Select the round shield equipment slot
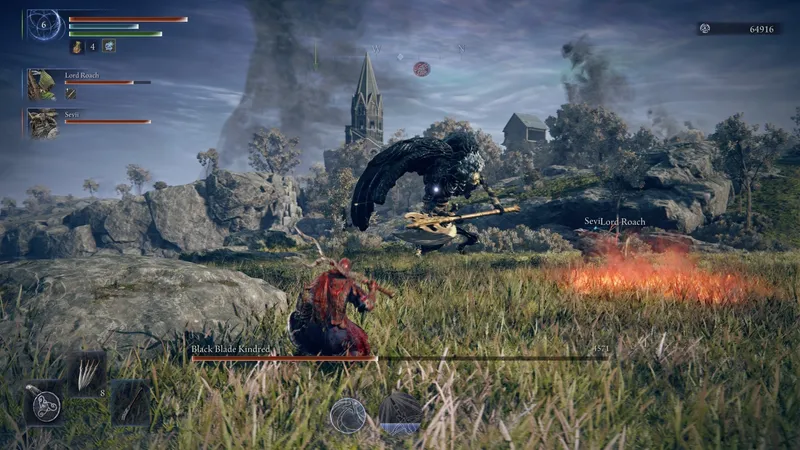Viewport: 800px width, 450px height. [44, 404]
